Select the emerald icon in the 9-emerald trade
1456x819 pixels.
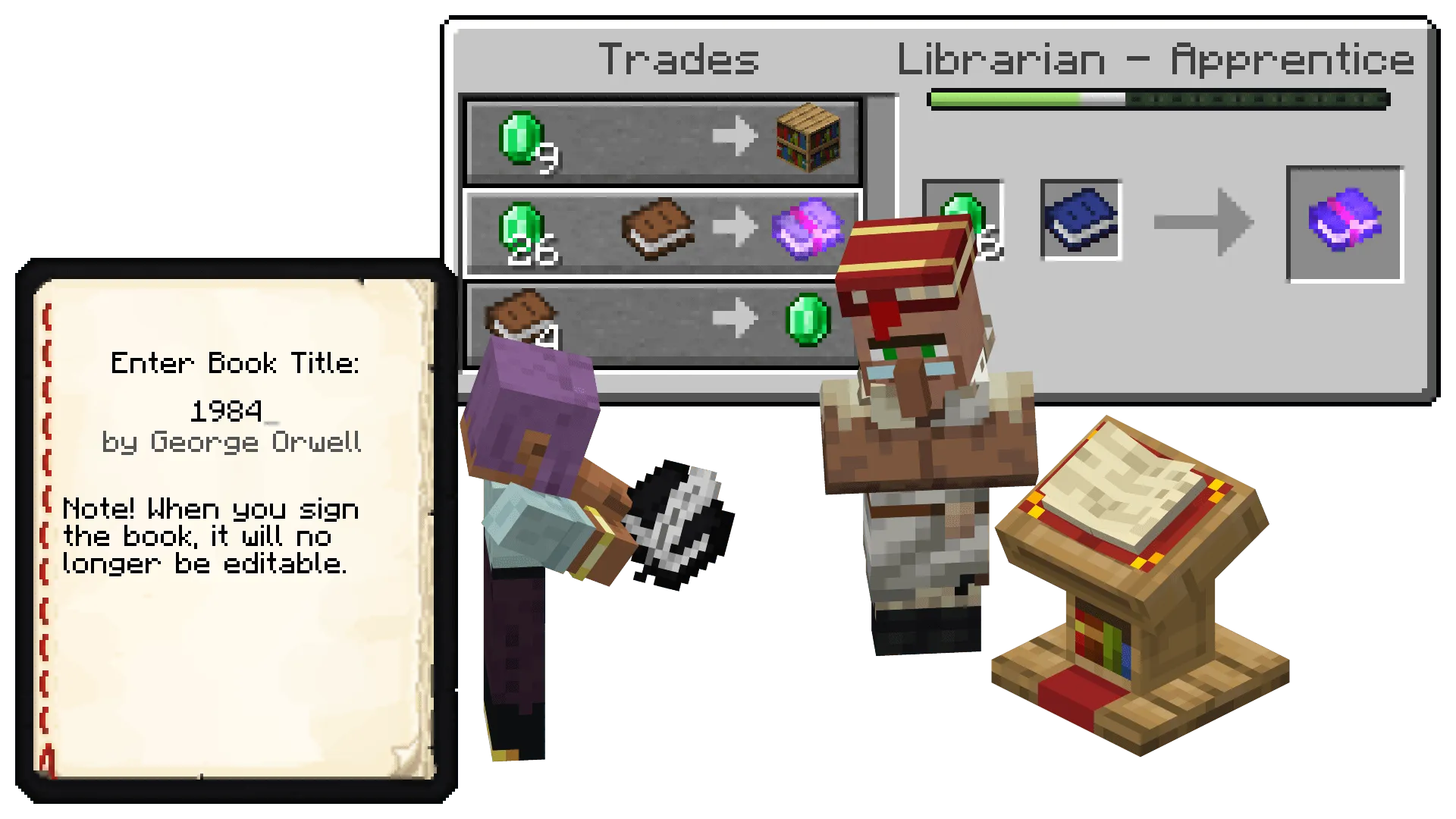523,140
